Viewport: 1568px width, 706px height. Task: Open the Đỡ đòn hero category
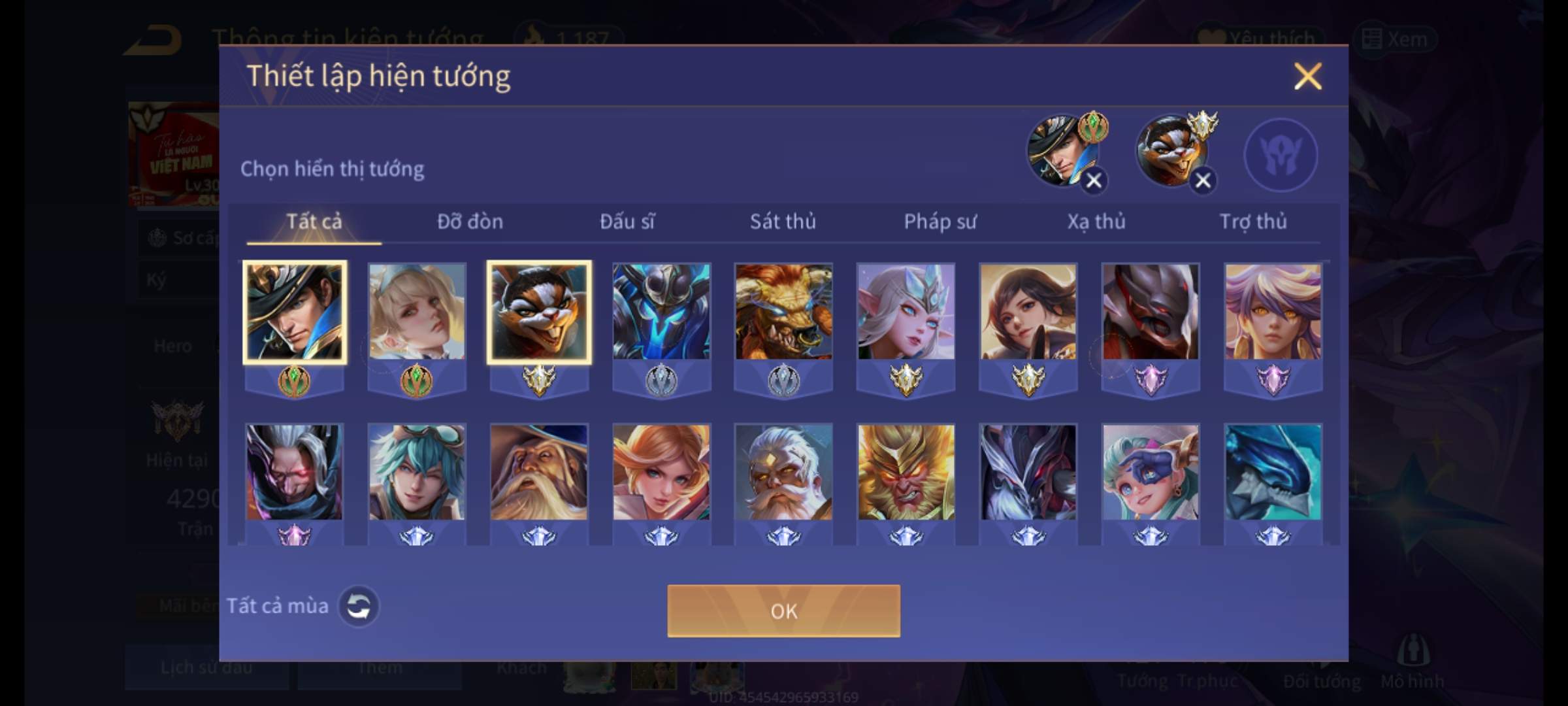[x=470, y=222]
